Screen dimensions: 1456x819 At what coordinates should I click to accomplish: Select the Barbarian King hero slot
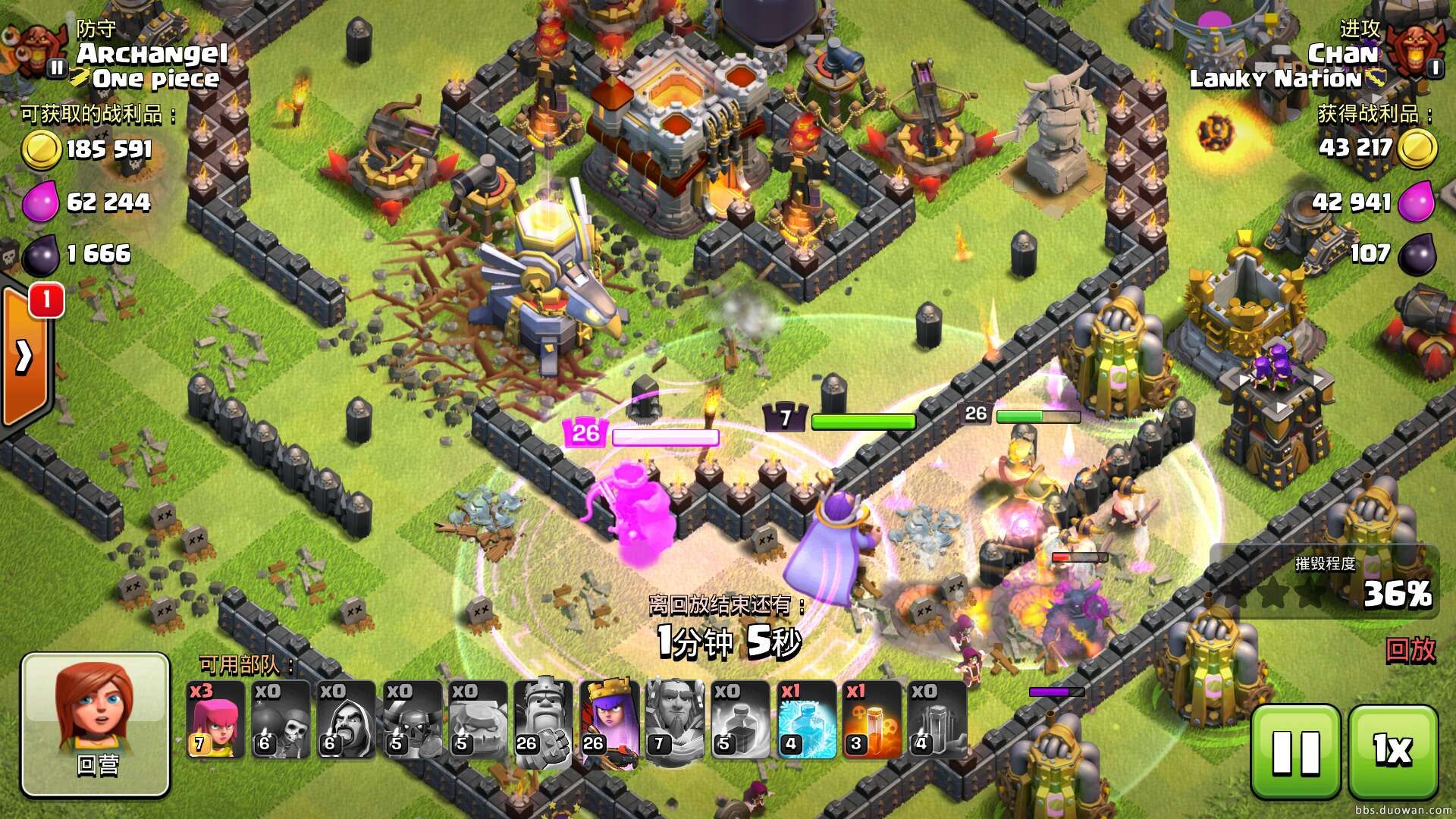[x=542, y=720]
